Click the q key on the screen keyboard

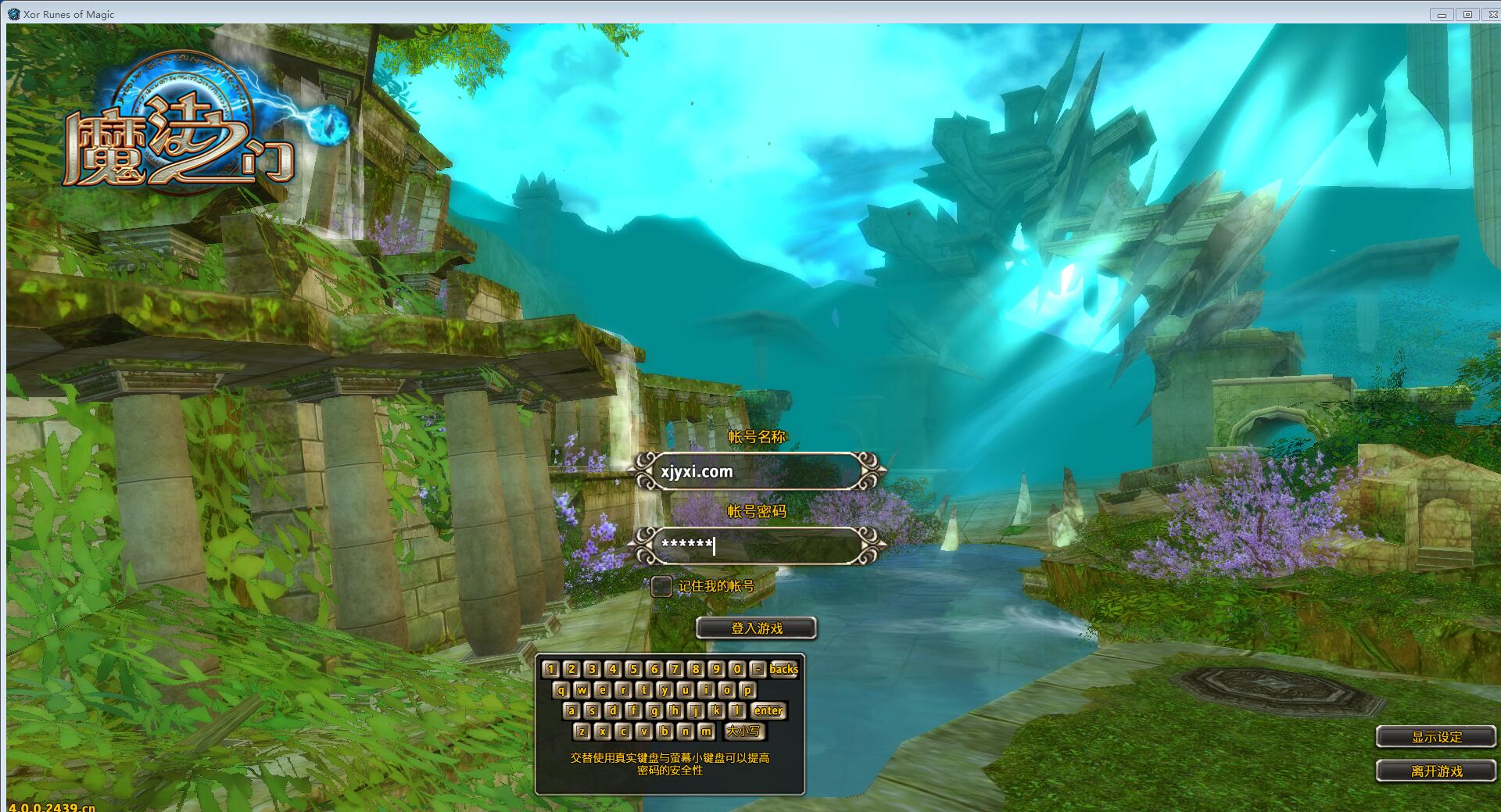[x=561, y=690]
